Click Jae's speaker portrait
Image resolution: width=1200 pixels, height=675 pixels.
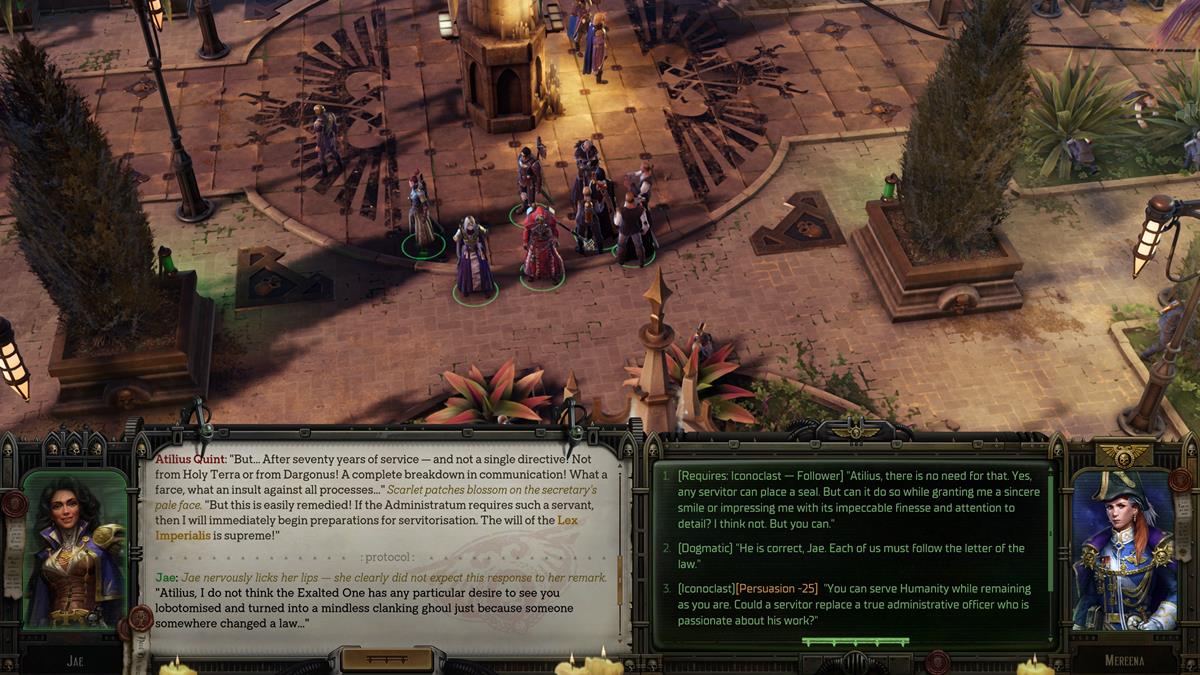point(74,550)
